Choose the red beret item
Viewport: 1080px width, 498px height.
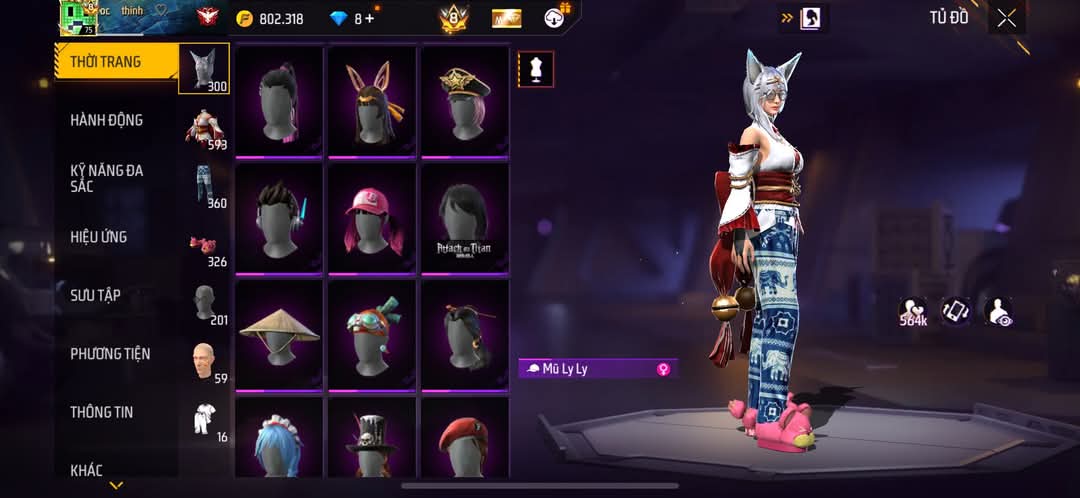[x=465, y=440]
